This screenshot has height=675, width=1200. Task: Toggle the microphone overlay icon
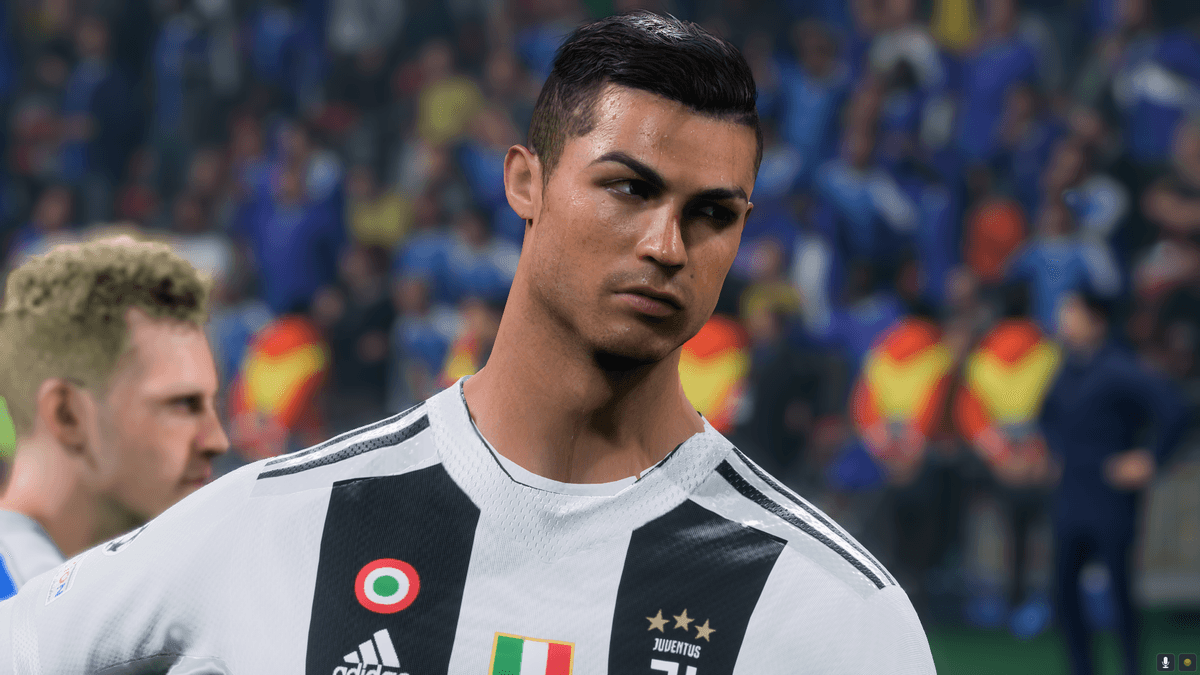1165,662
